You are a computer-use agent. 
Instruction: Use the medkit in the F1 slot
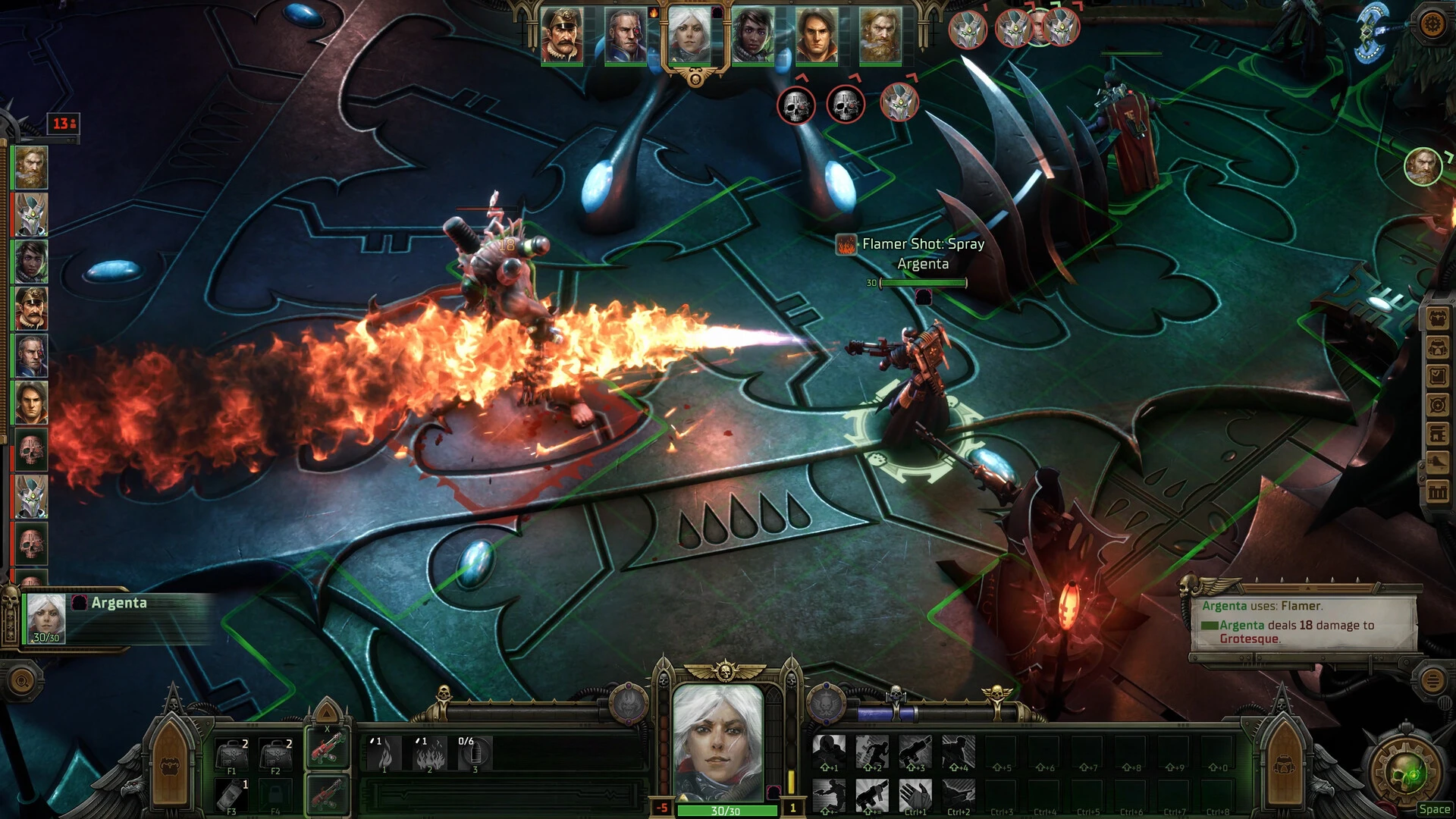tap(232, 752)
